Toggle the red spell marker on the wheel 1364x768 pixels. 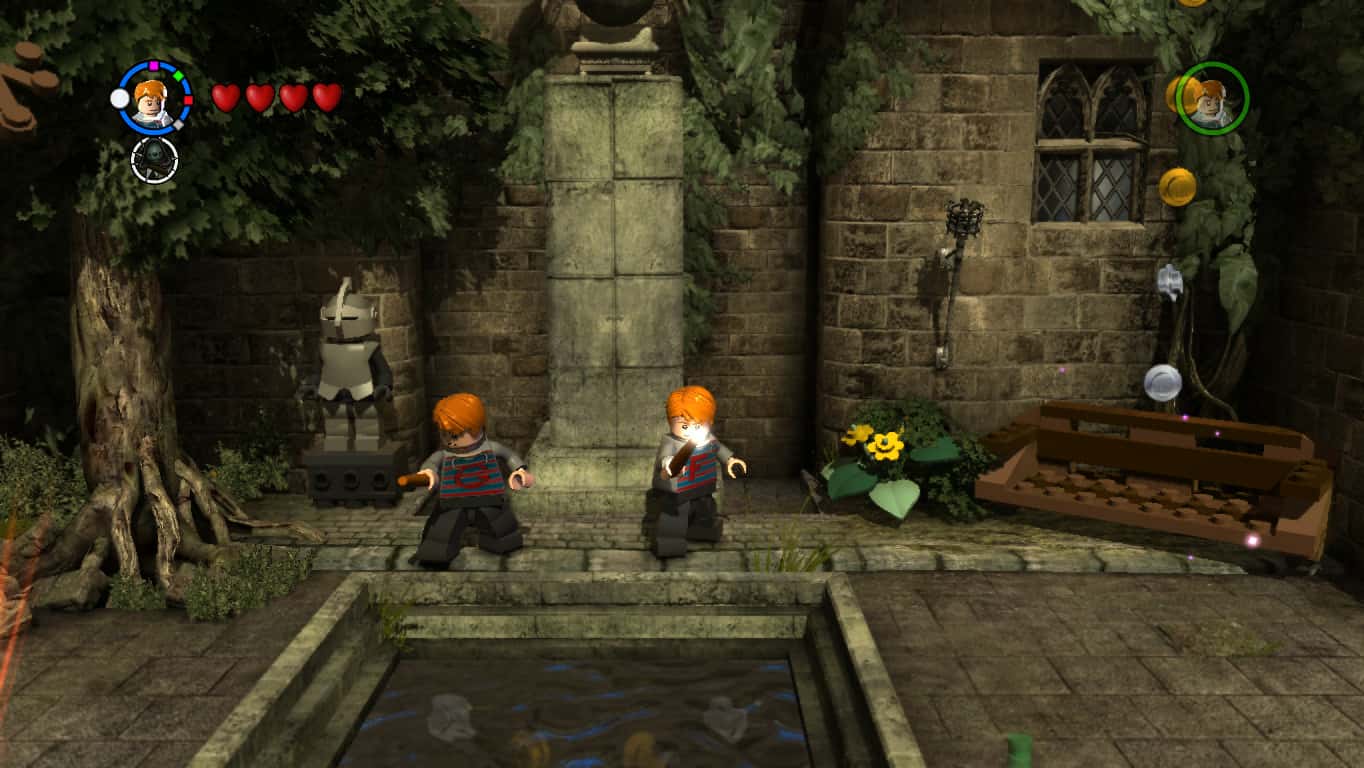tap(188, 100)
